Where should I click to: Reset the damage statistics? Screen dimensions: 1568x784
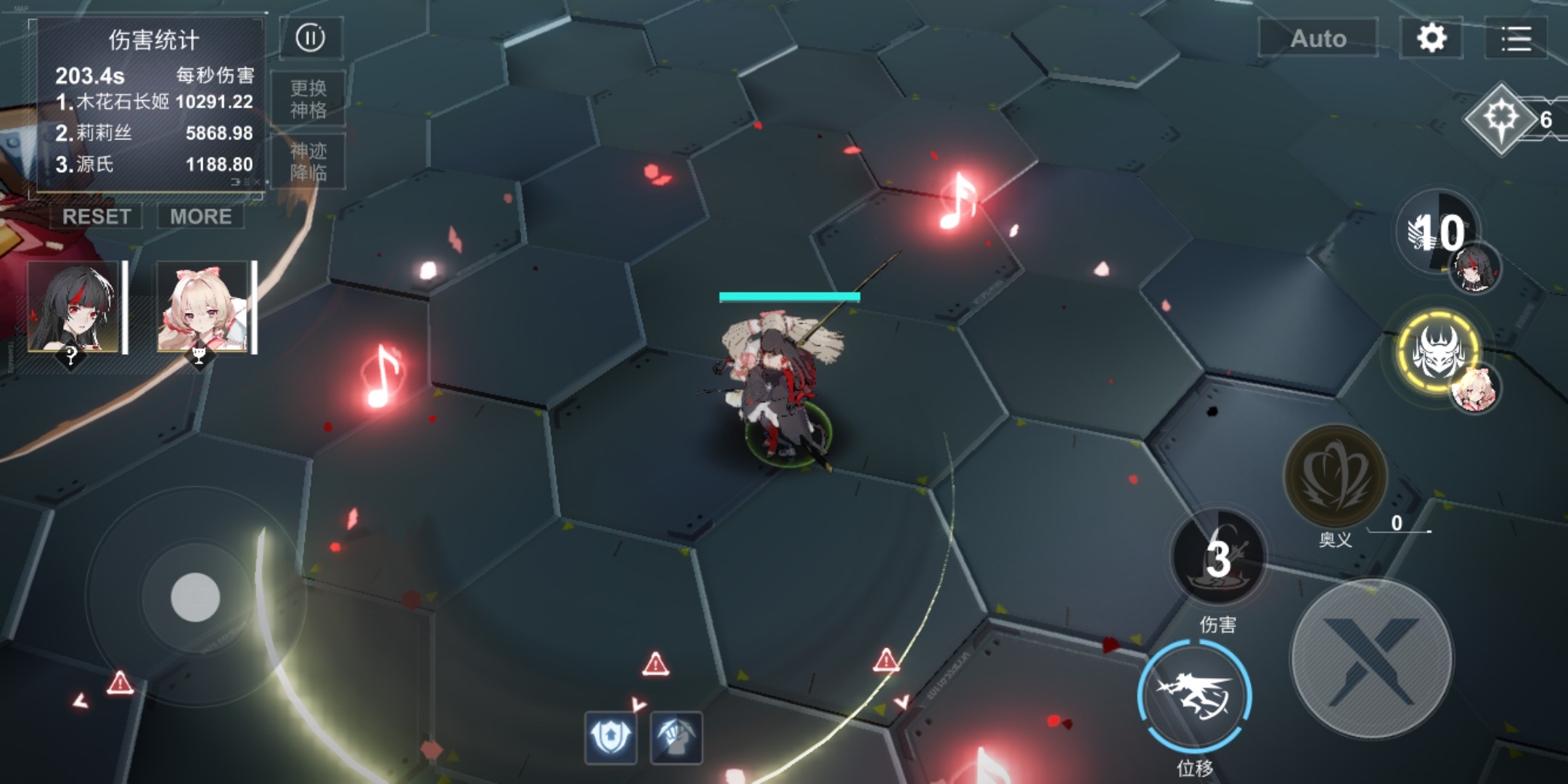(97, 216)
